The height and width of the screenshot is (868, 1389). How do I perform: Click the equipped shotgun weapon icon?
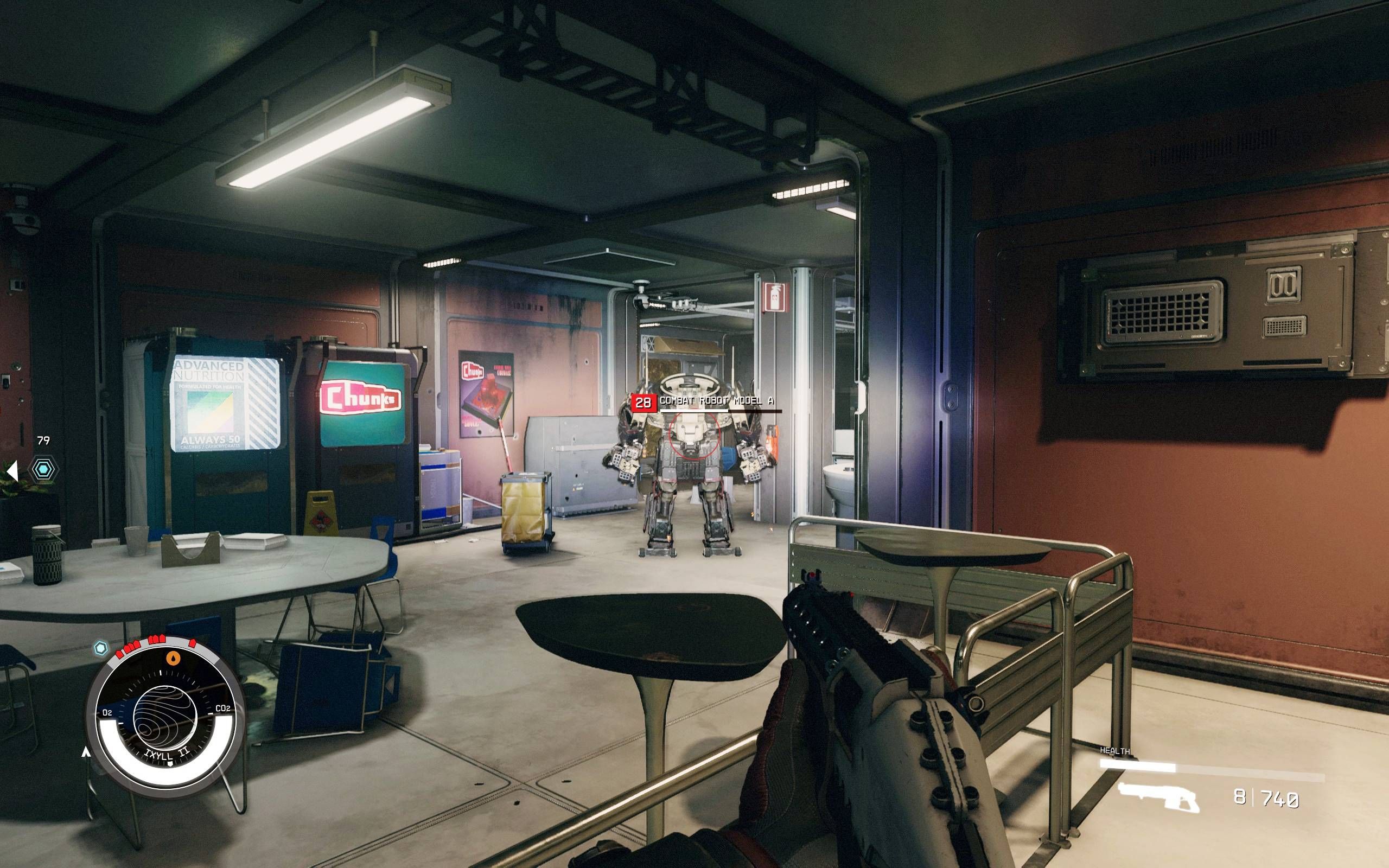point(1158,797)
